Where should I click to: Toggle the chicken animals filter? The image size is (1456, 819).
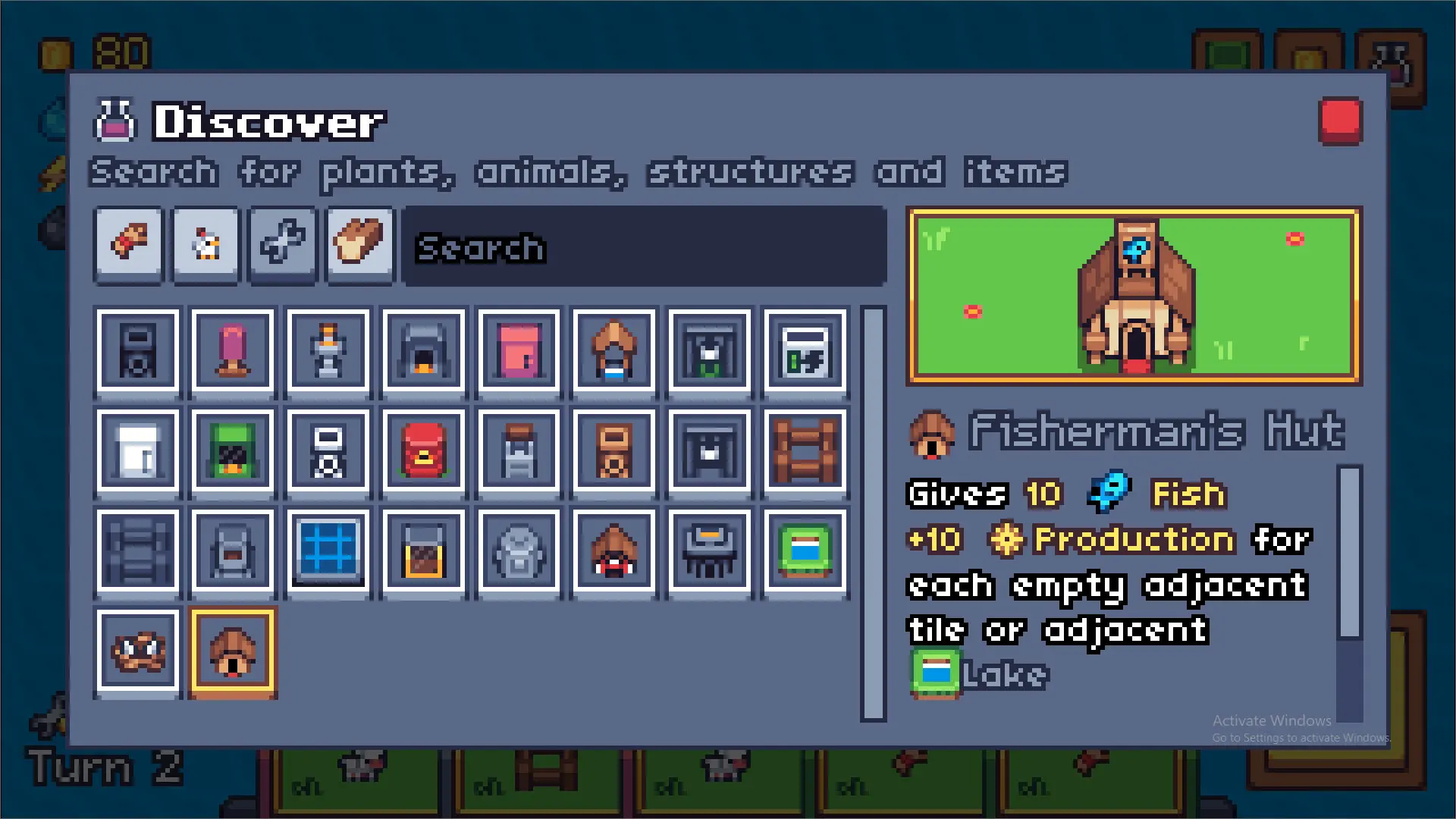click(x=205, y=244)
